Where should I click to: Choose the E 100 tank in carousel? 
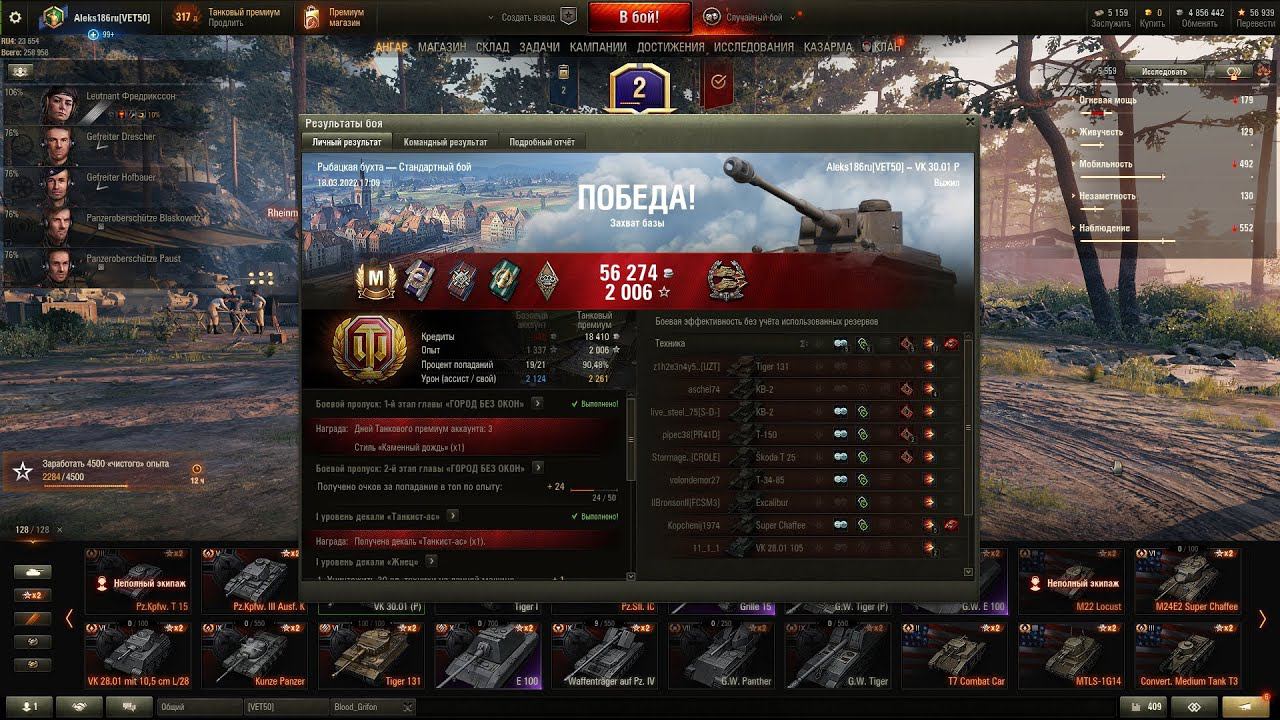click(x=487, y=655)
